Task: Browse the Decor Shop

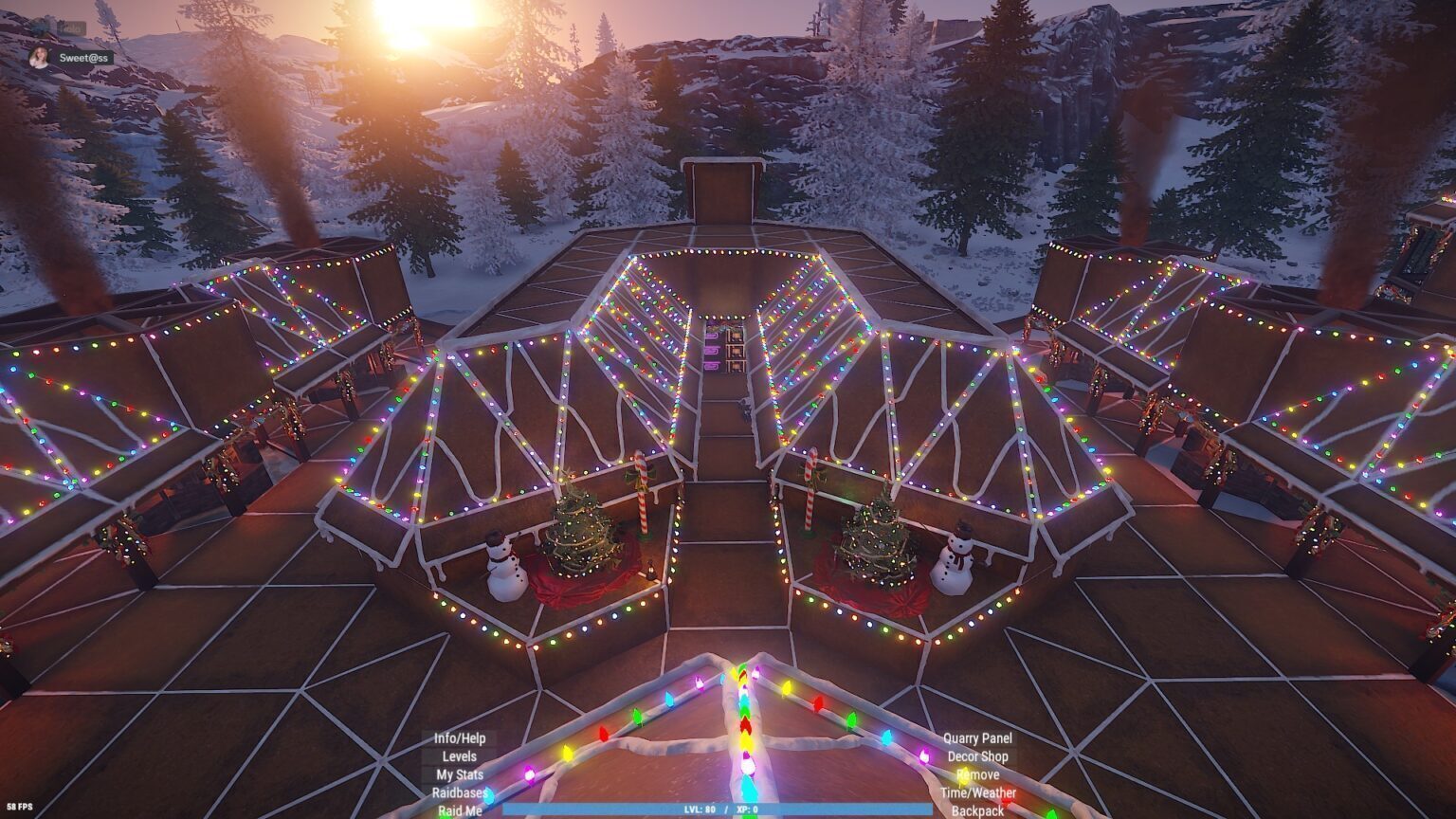Action: tap(977, 756)
